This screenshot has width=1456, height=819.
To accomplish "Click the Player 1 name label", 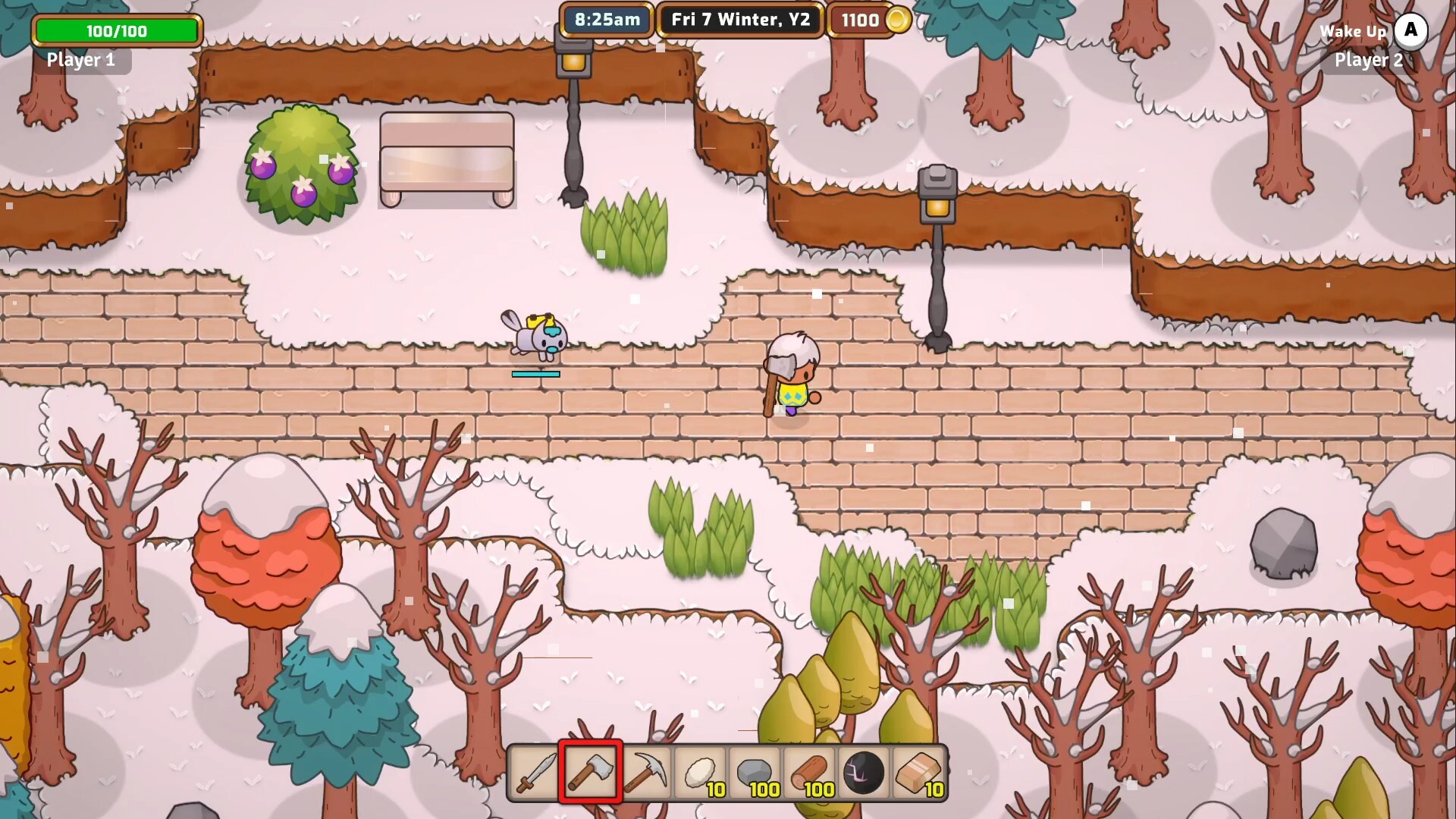I will coord(80,60).
